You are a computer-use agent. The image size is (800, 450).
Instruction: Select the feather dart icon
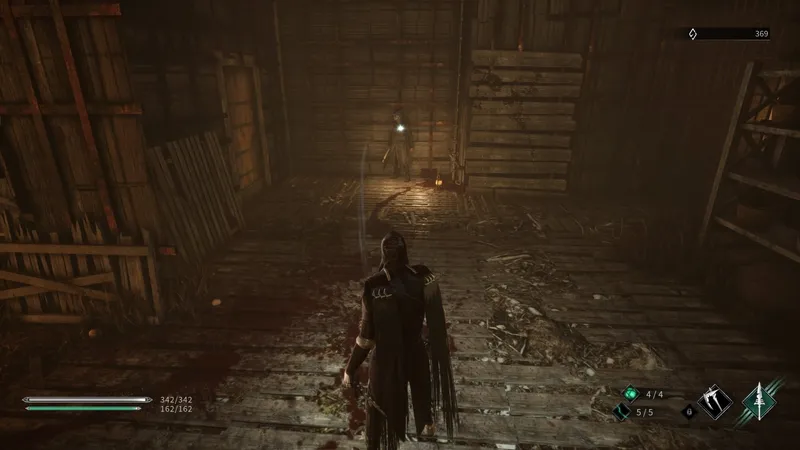pos(621,411)
